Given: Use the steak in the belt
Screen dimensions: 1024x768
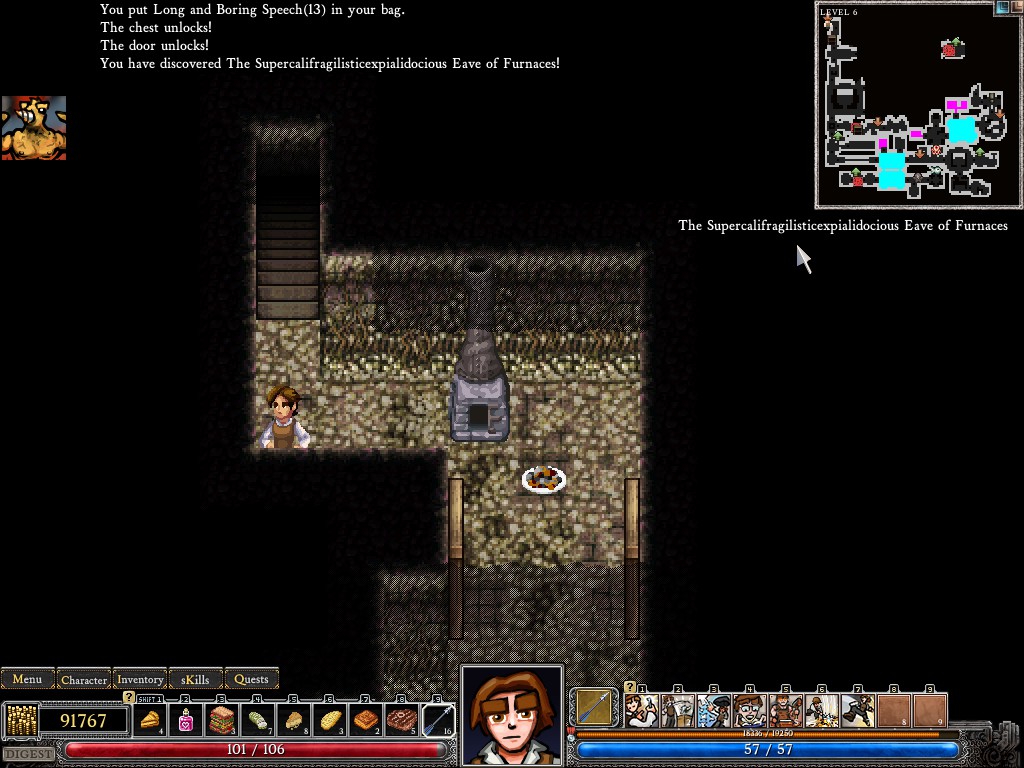Looking at the screenshot, I should [x=402, y=719].
